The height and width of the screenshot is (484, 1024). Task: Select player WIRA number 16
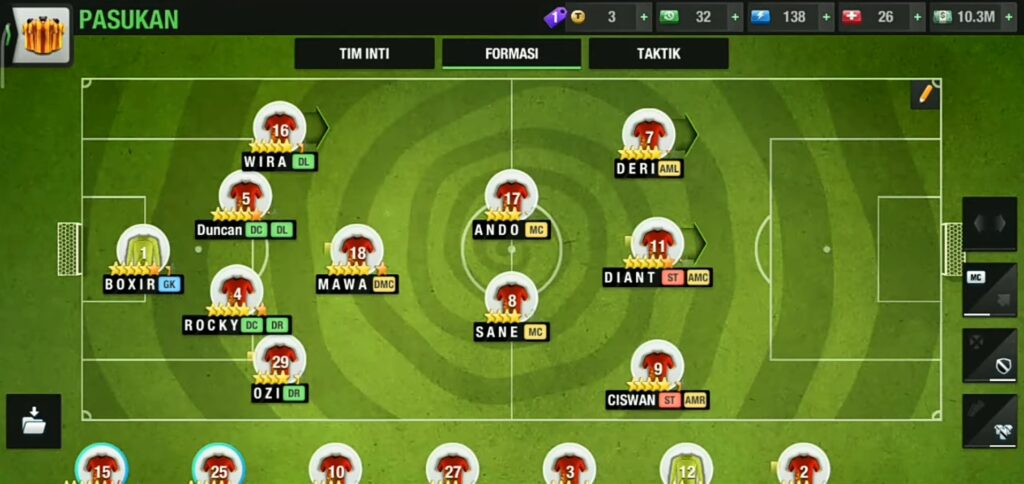(279, 128)
